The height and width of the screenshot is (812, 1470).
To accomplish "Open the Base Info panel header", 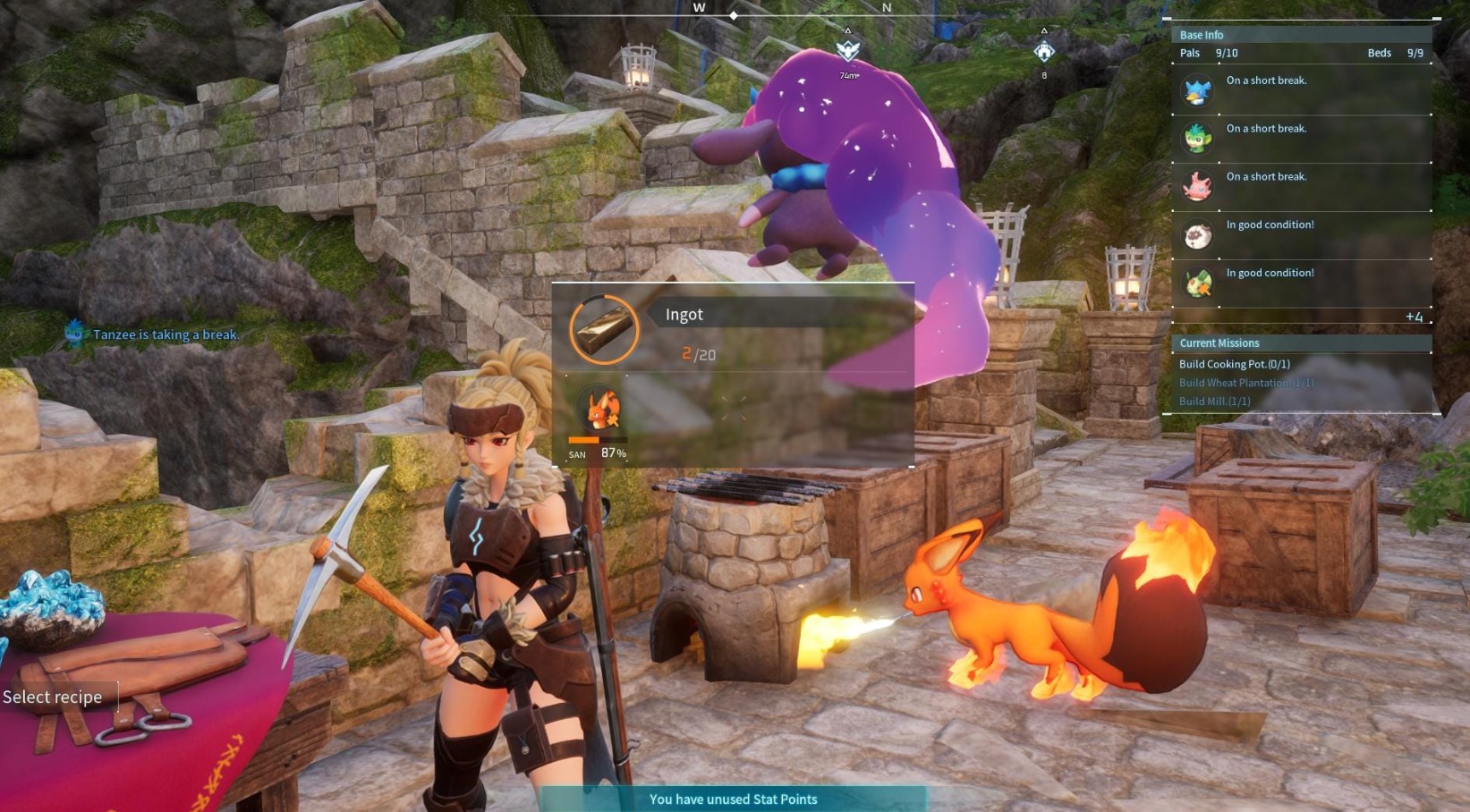I will 1202,35.
